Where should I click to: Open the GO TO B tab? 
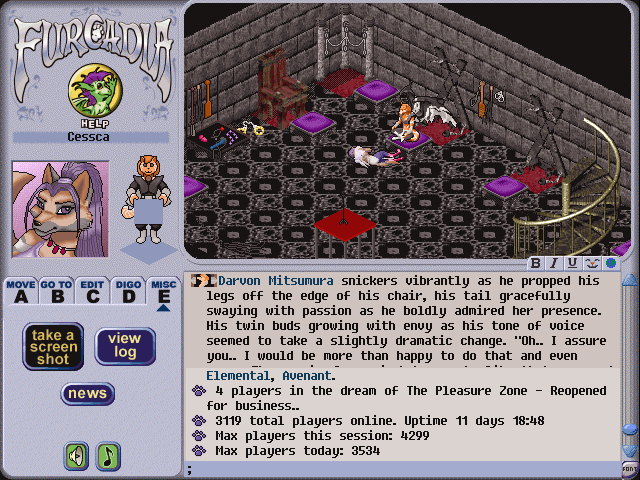point(56,291)
